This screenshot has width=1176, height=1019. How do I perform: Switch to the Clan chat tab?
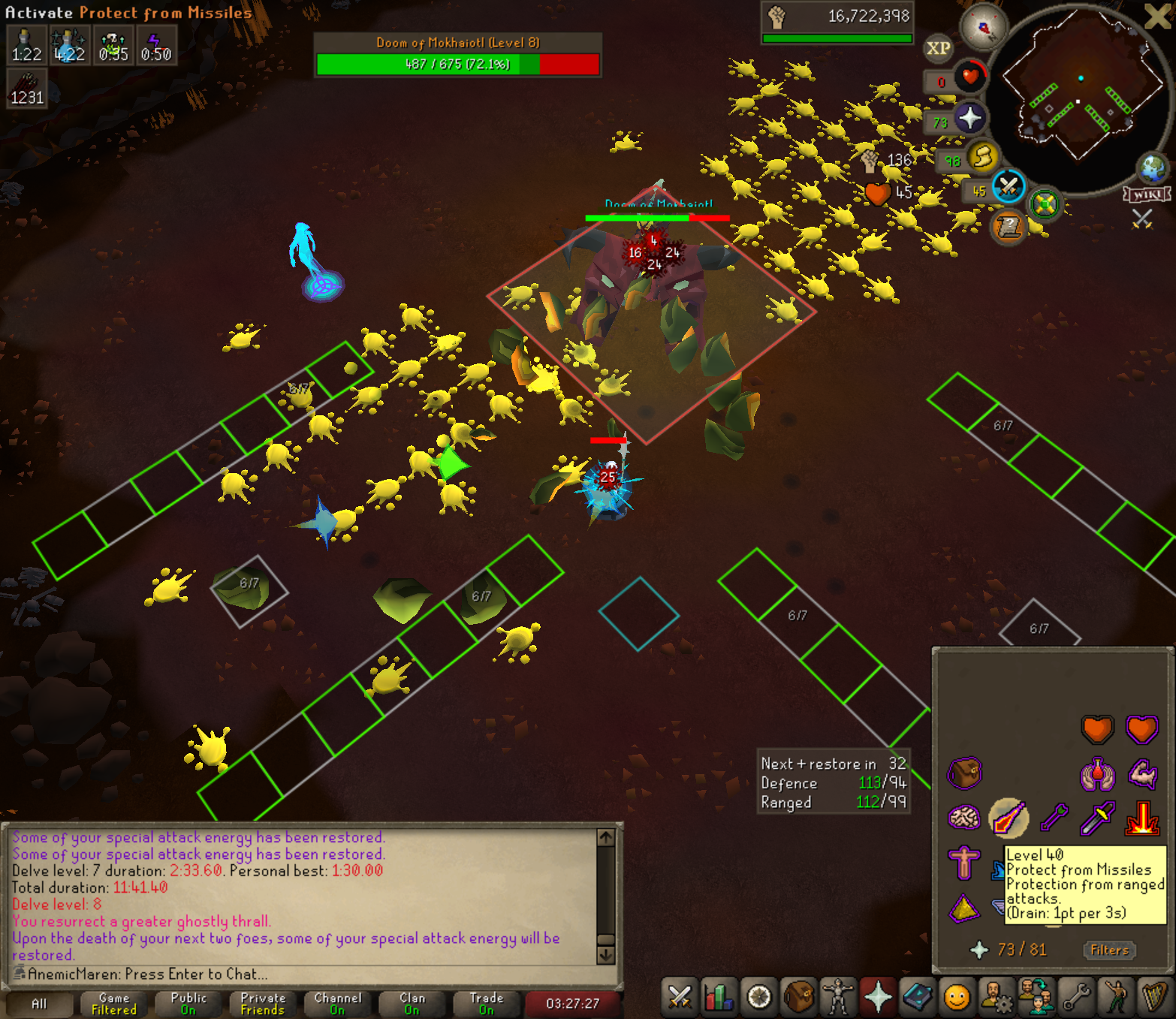coord(412,1003)
